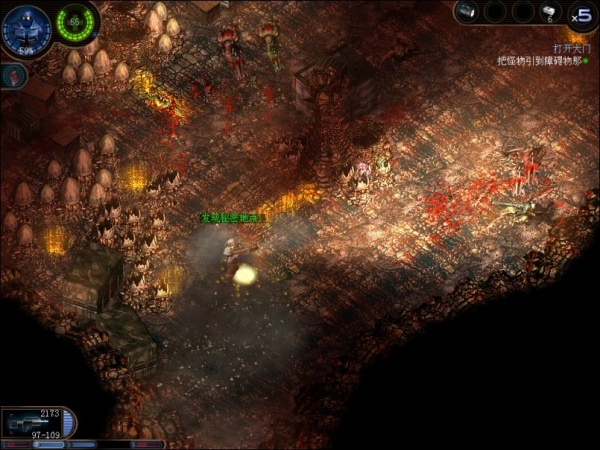Click the blue character portrait
Viewport: 600px width, 450px height.
coord(26,27)
